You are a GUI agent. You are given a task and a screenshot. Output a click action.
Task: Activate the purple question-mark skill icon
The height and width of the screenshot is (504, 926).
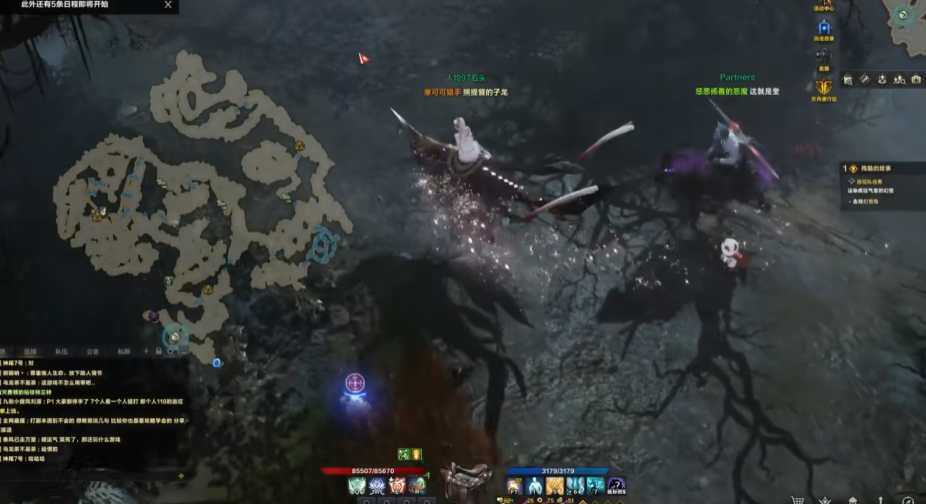click(617, 486)
